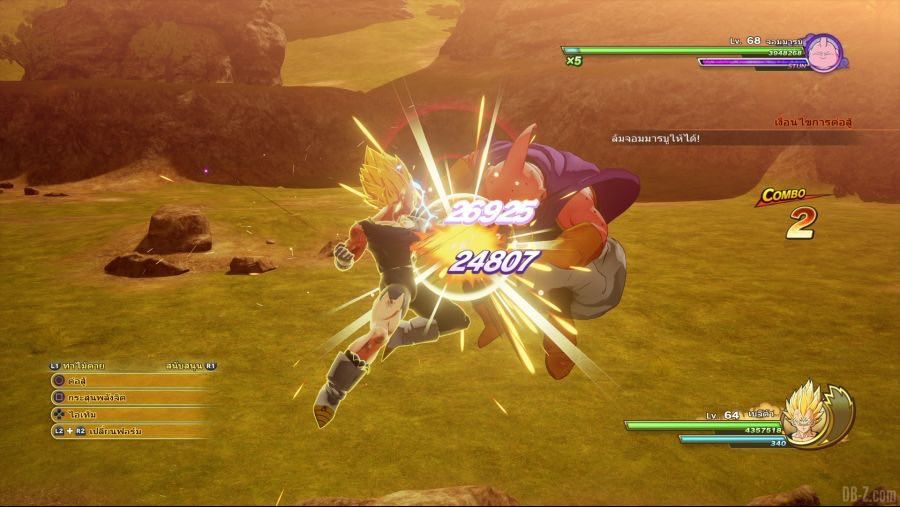Click the Majin Buu enemy portrait

pyautogui.click(x=825, y=53)
